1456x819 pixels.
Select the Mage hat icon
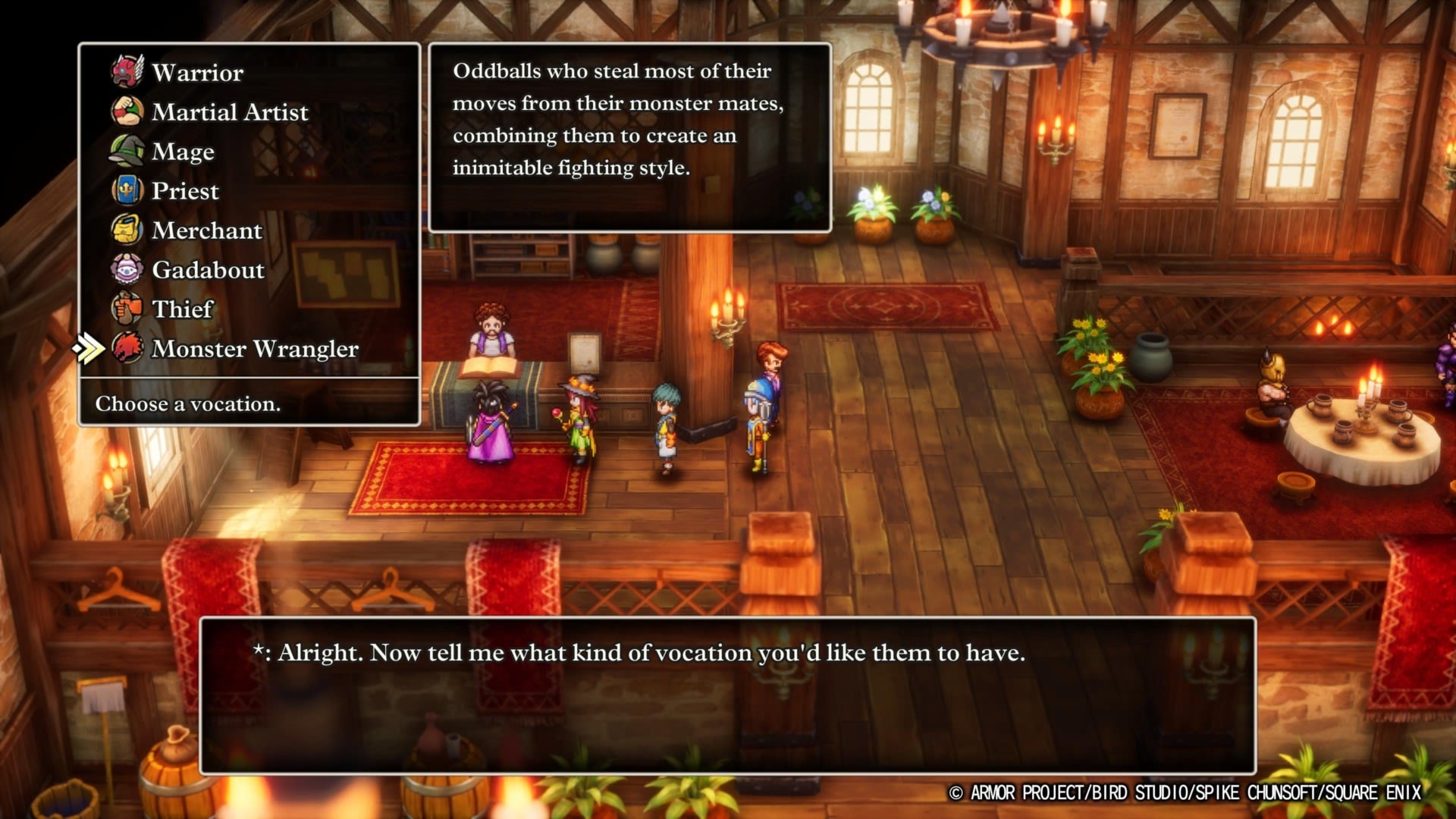(x=127, y=152)
